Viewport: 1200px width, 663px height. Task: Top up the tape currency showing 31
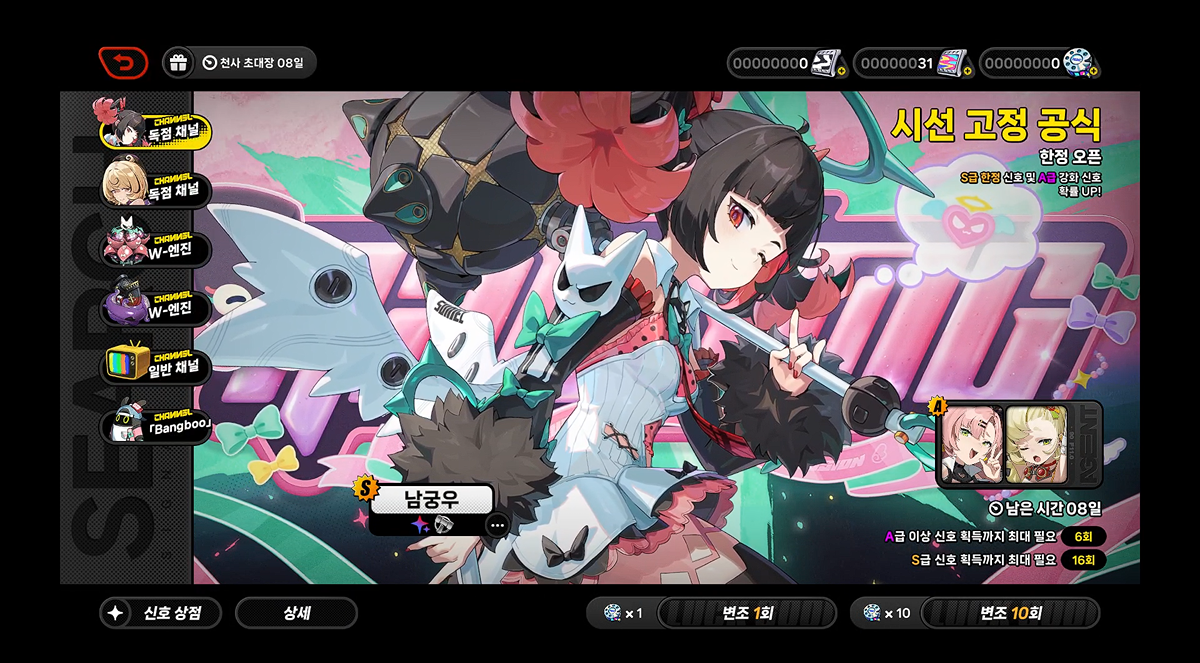click(x=967, y=71)
